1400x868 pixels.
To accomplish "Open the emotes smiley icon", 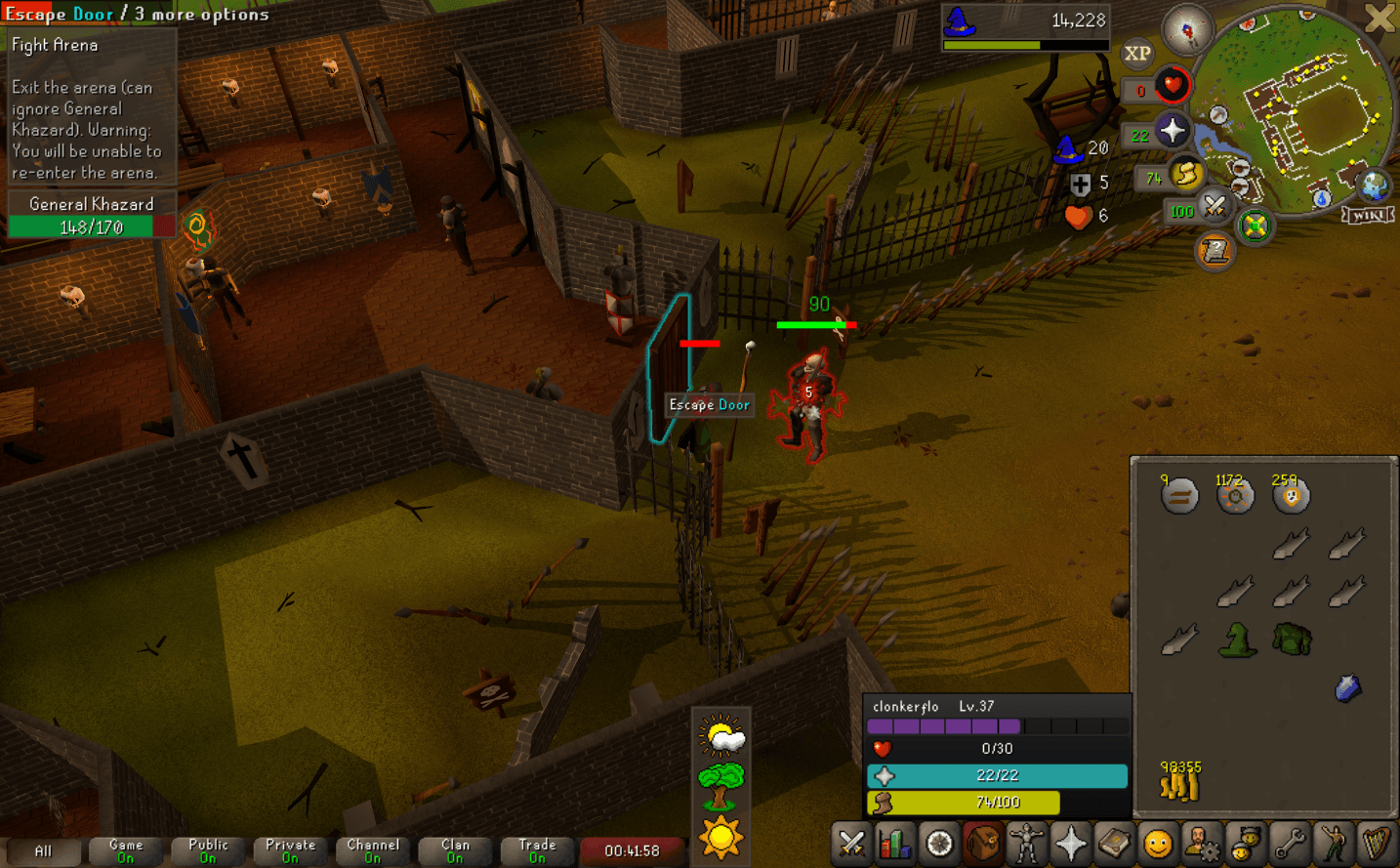I will point(1158,843).
